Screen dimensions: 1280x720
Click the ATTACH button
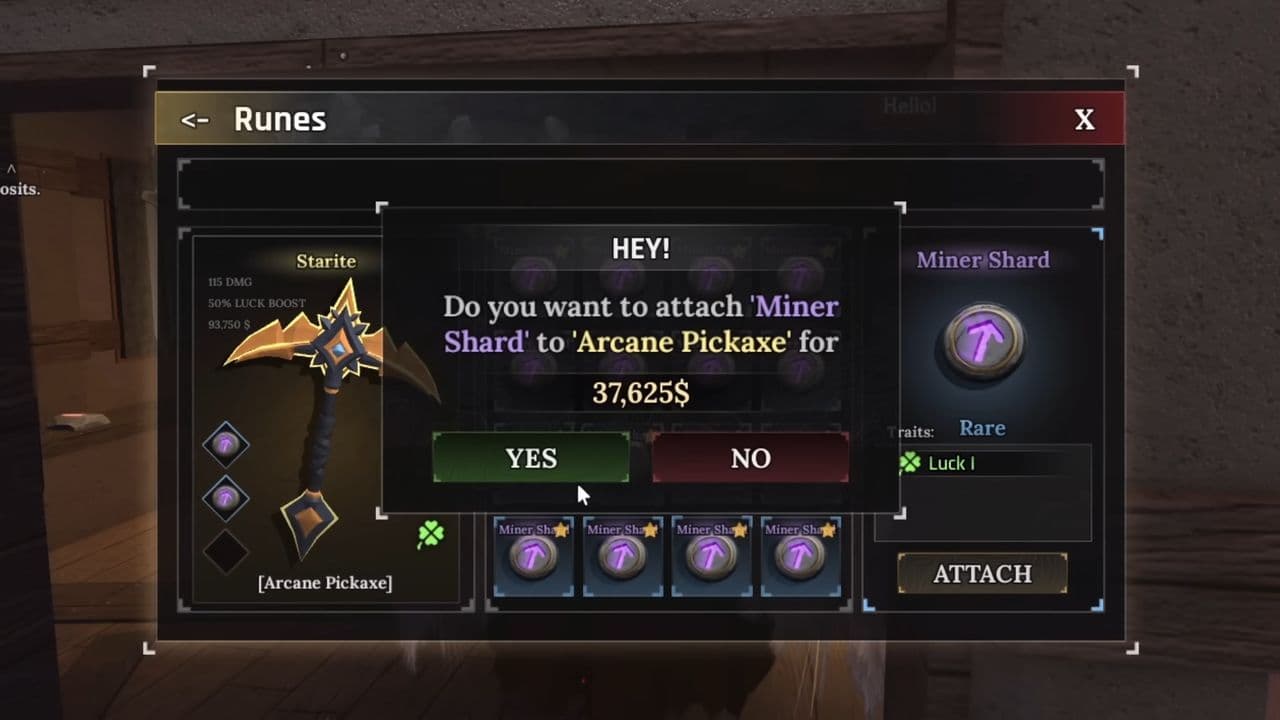point(982,573)
